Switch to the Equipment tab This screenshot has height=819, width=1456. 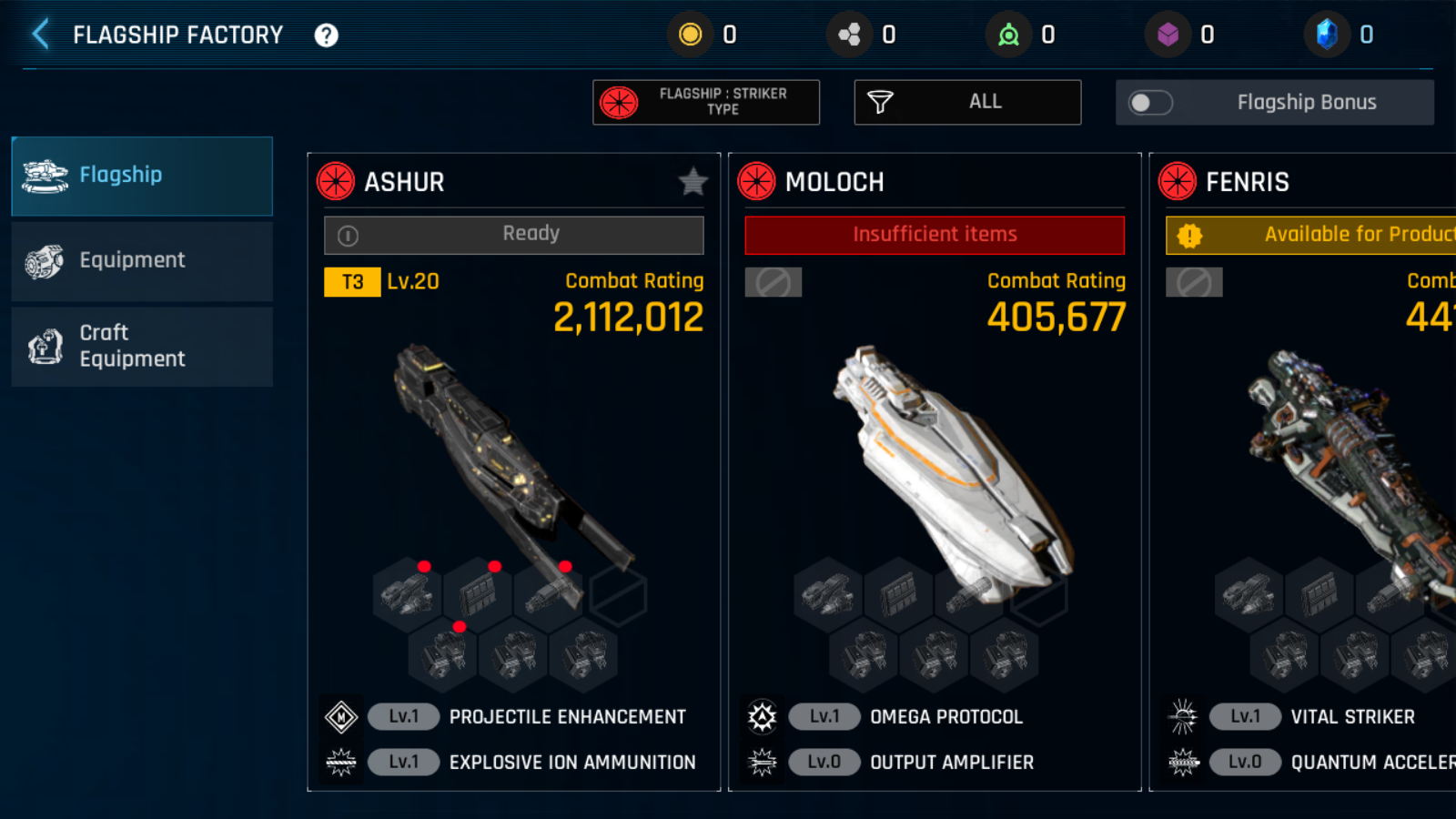coord(142,261)
